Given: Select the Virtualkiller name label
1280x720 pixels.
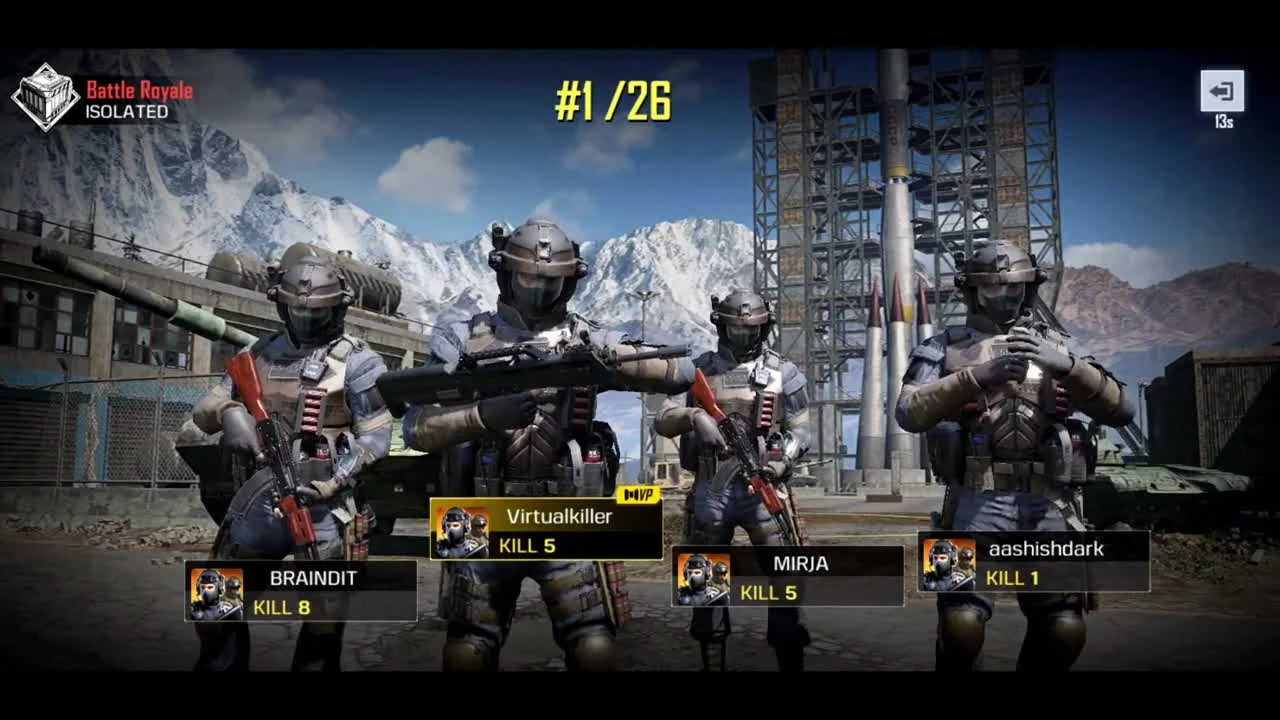Looking at the screenshot, I should [560, 518].
